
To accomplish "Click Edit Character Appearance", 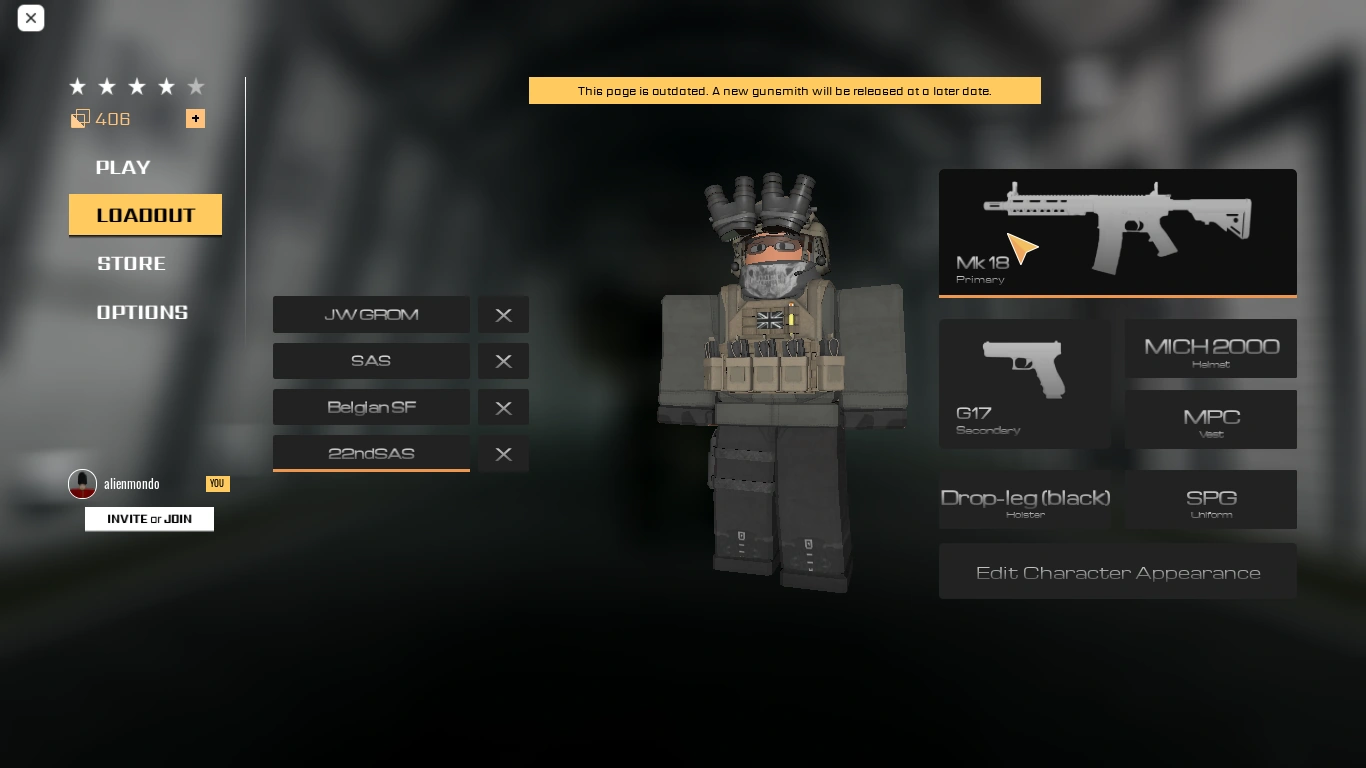I will click(x=1117, y=571).
